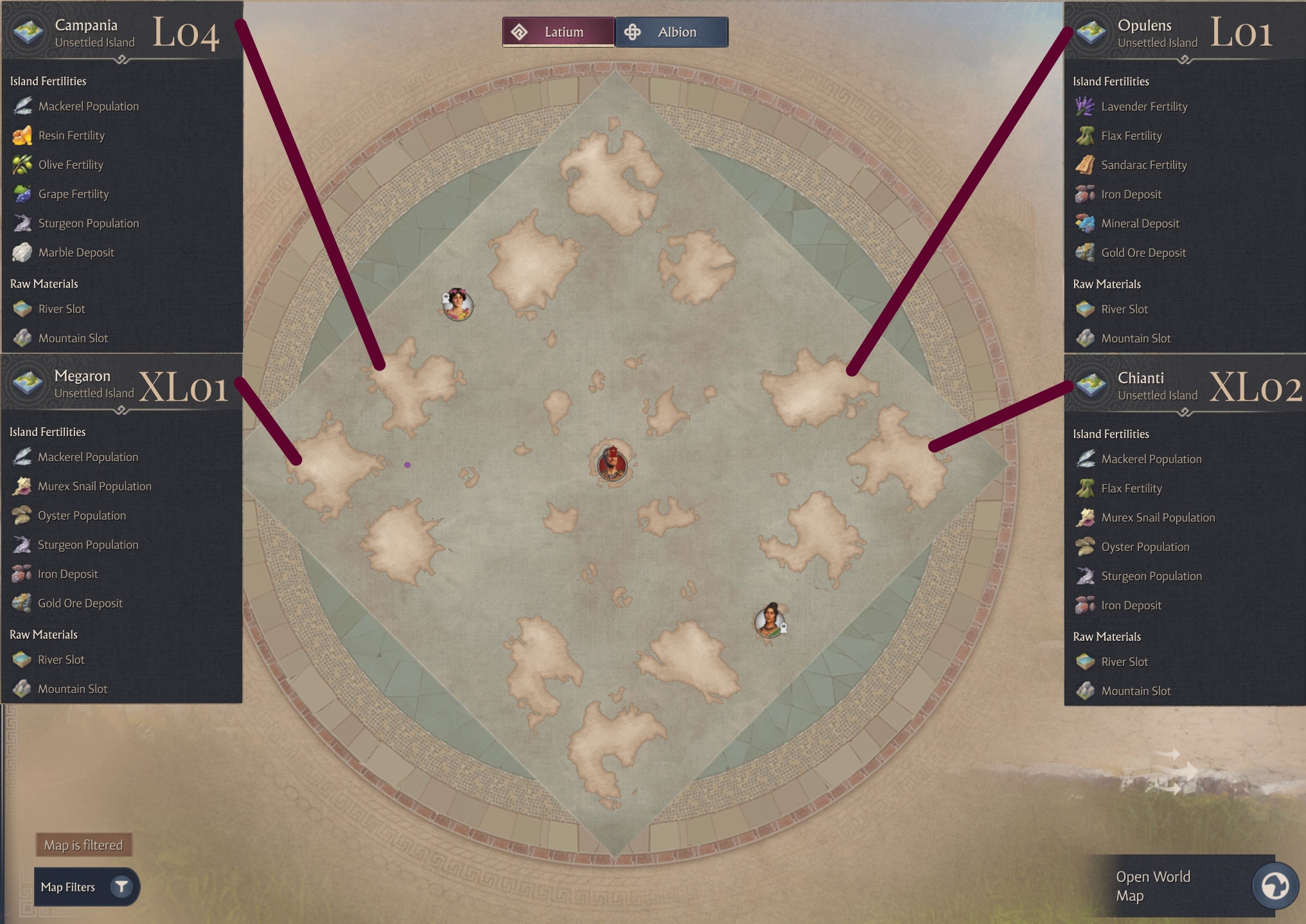Select Gold Ore Deposit in Megaron's list

click(x=80, y=603)
